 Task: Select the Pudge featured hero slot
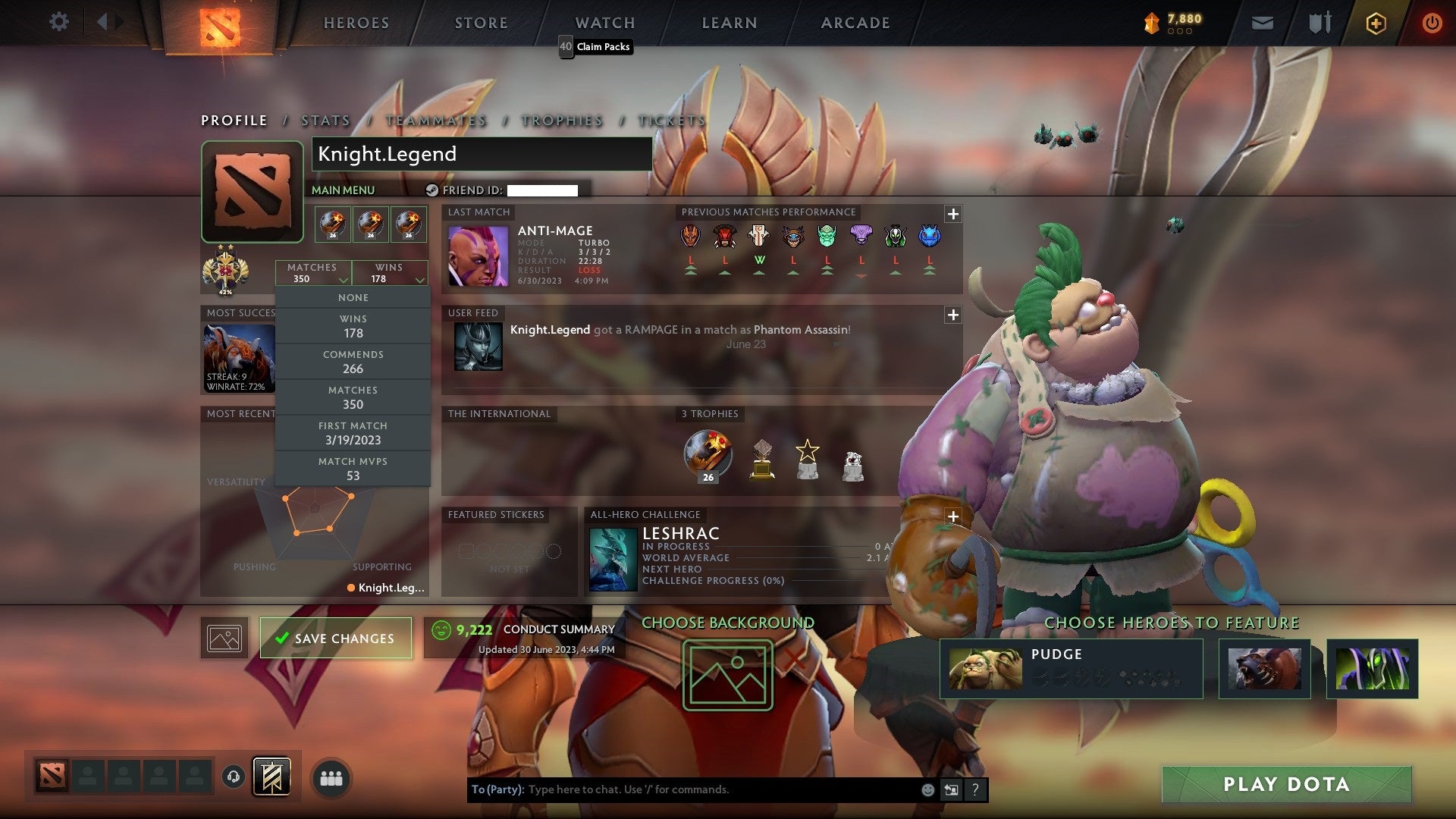(x=1070, y=668)
